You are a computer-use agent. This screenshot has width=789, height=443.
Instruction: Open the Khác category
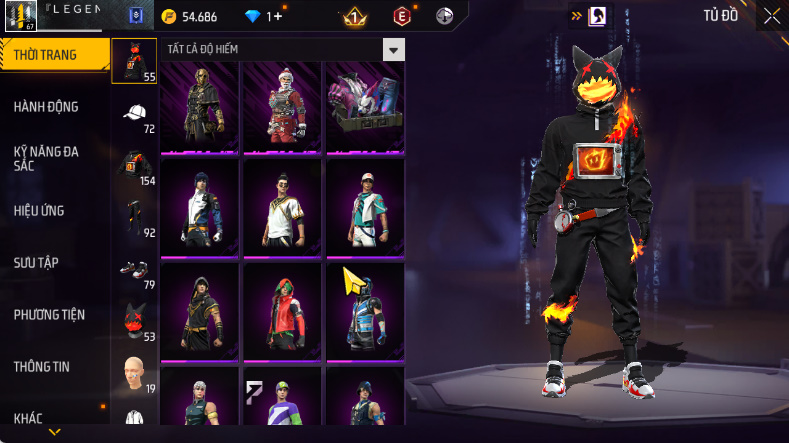click(x=30, y=416)
